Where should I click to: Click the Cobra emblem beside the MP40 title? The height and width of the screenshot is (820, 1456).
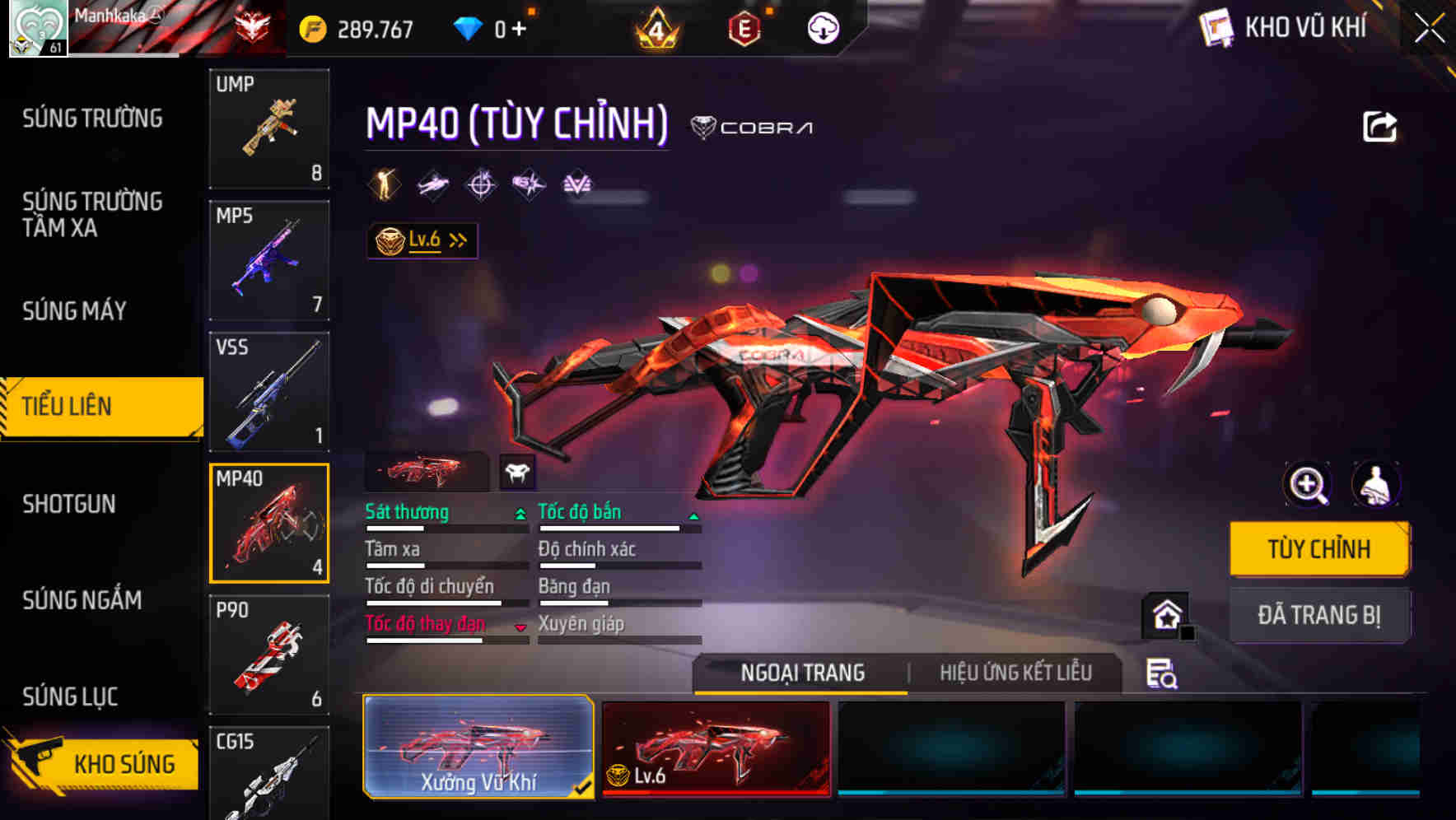[705, 127]
